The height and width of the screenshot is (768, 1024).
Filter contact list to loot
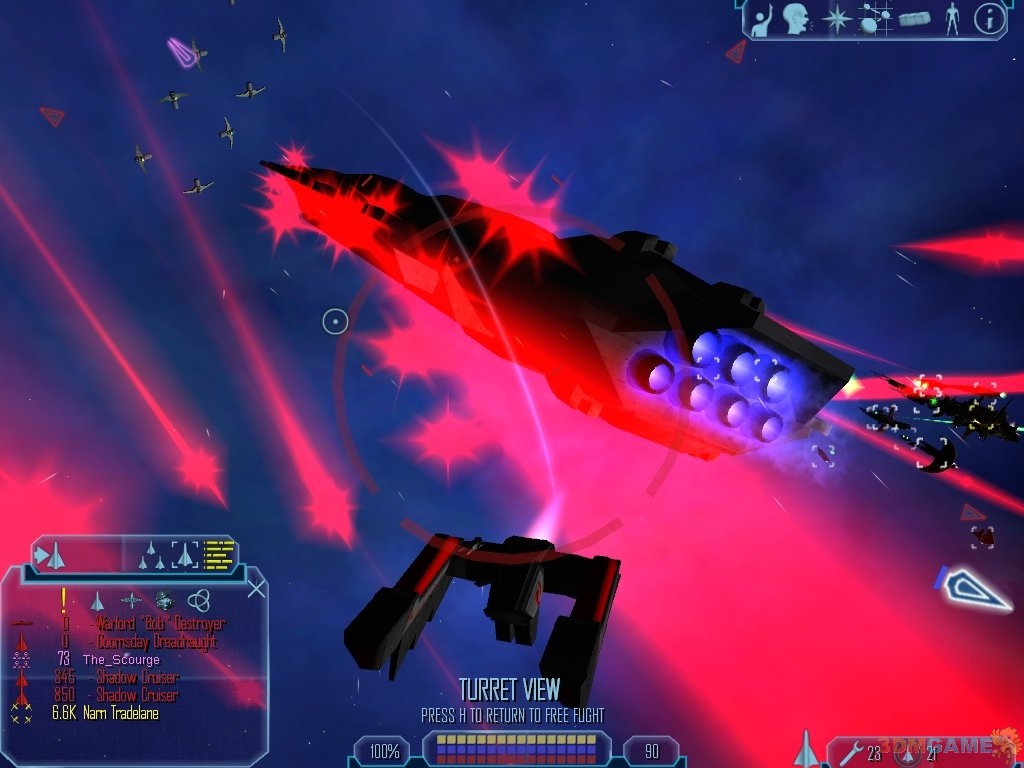coord(164,601)
